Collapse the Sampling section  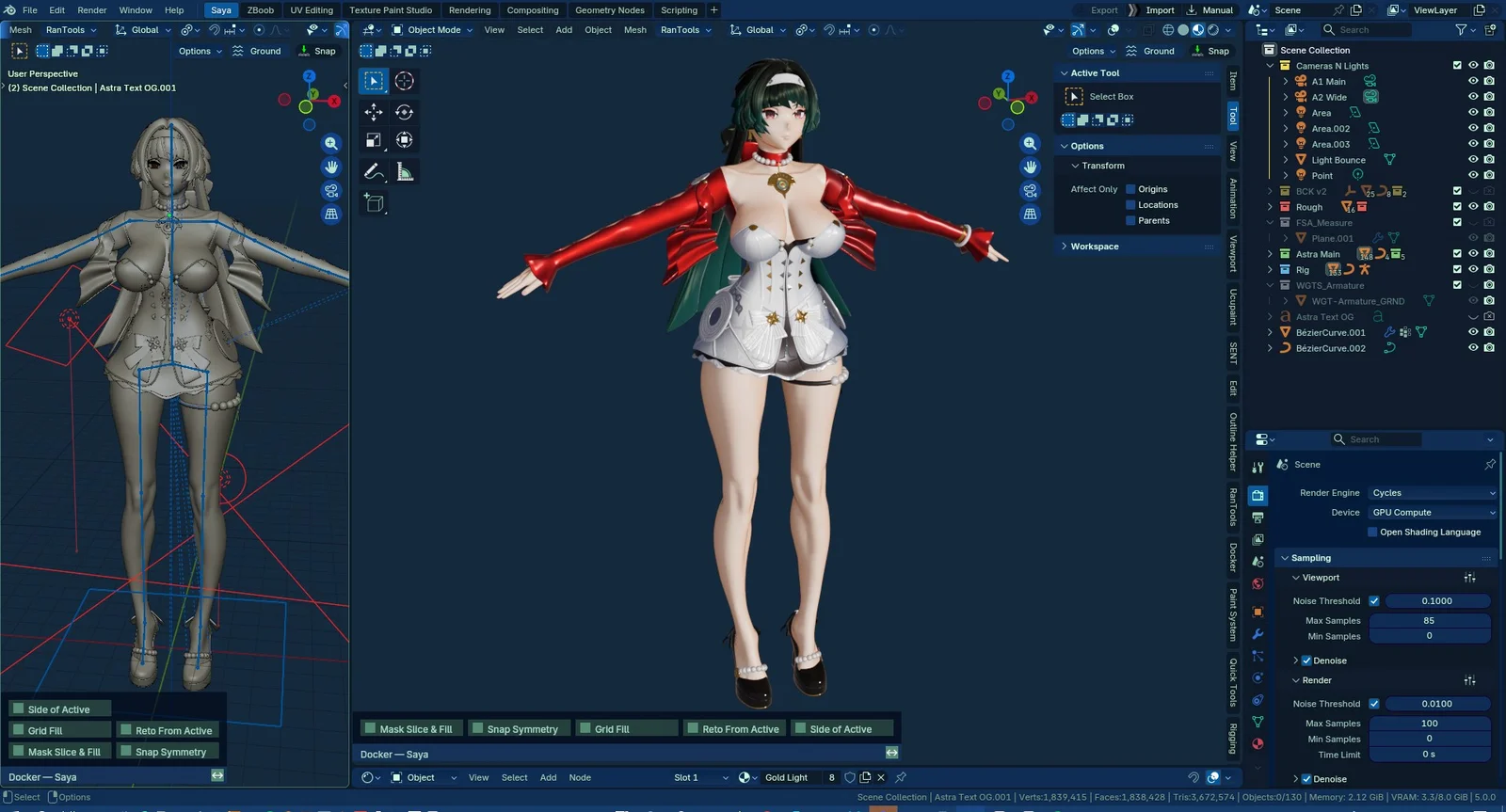coord(1286,557)
